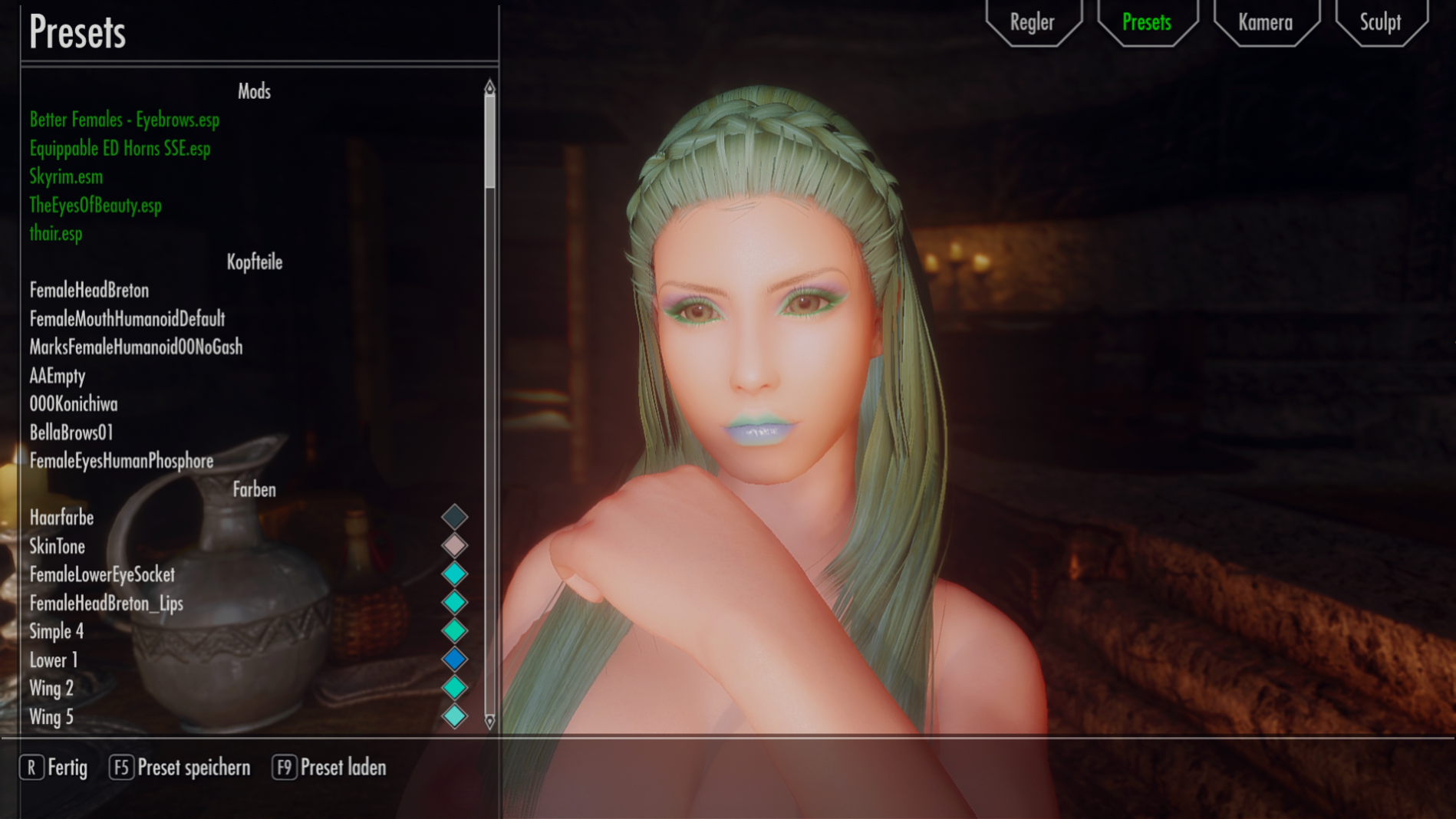Image resolution: width=1456 pixels, height=819 pixels.
Task: Select the FemaleHeadBreton head part
Action: 89,290
